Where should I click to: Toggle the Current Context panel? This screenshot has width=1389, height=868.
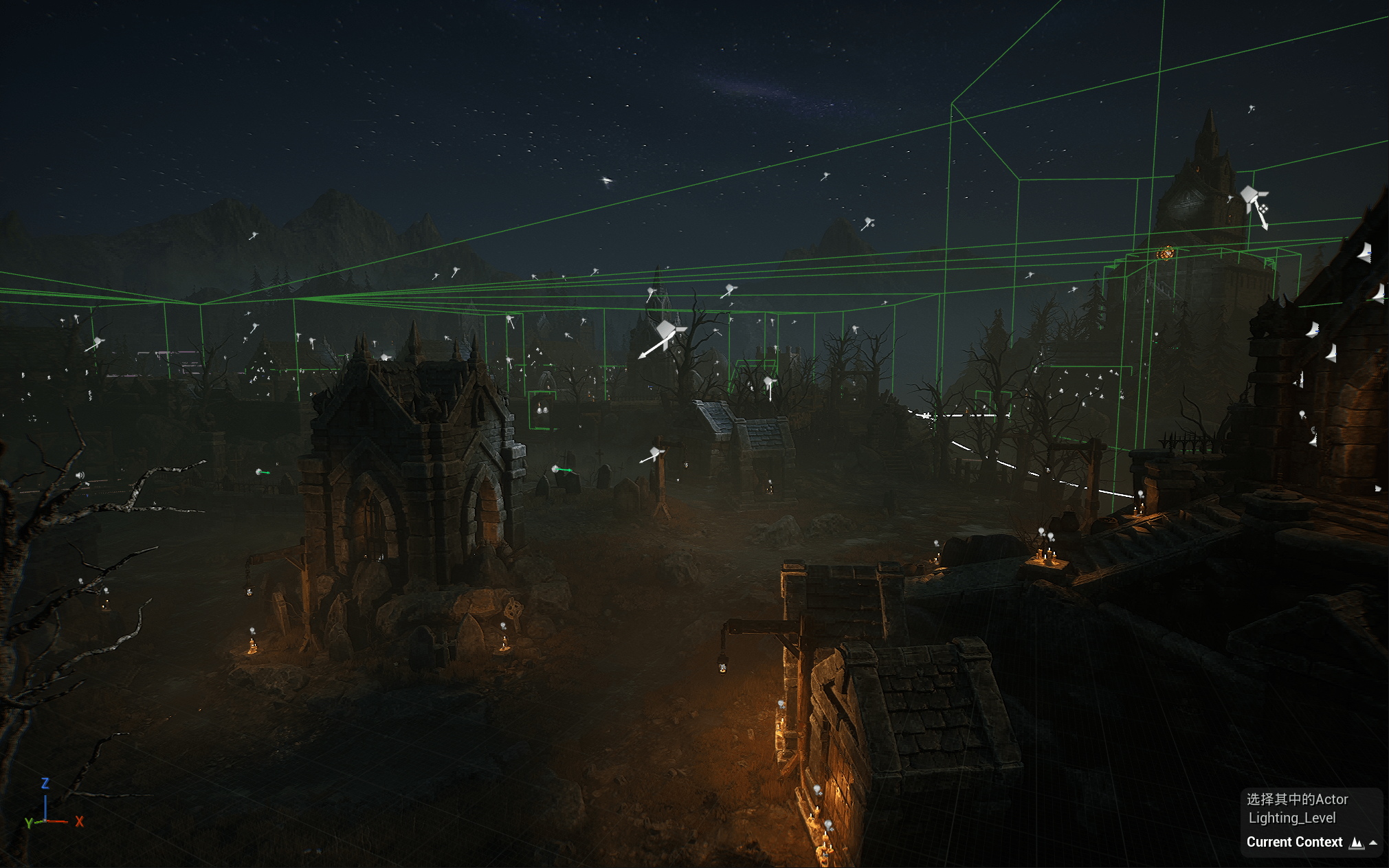coord(1373,843)
